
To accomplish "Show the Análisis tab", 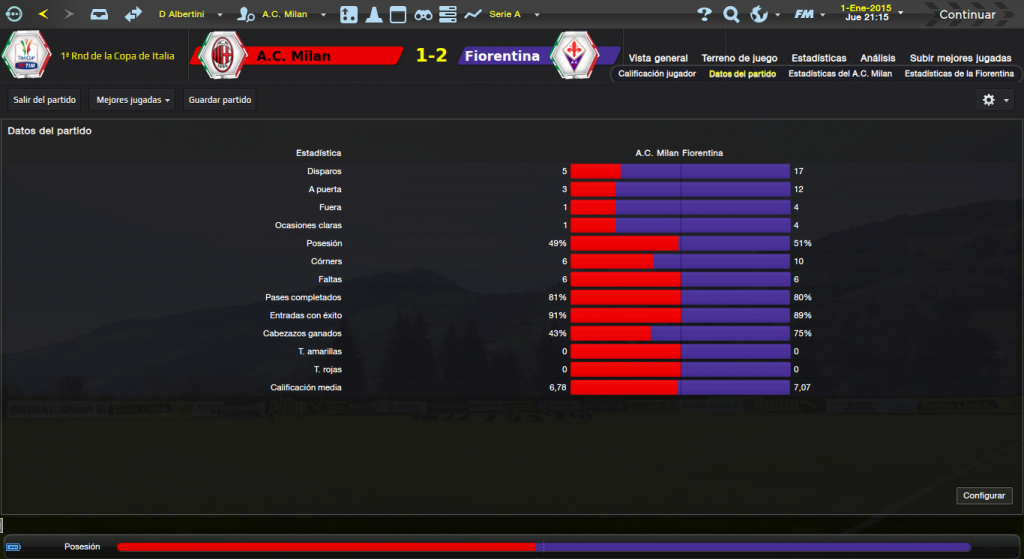I will 877,58.
